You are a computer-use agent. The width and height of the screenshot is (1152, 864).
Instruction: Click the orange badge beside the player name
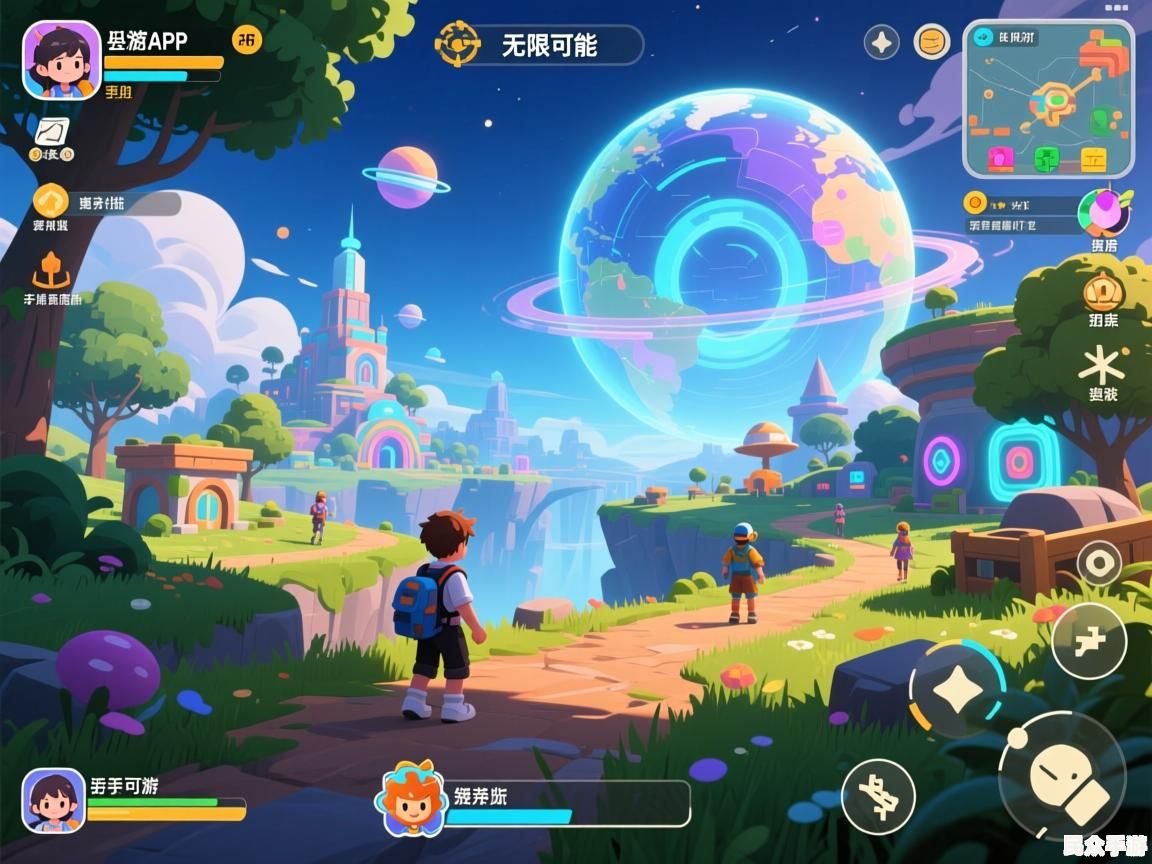[247, 40]
